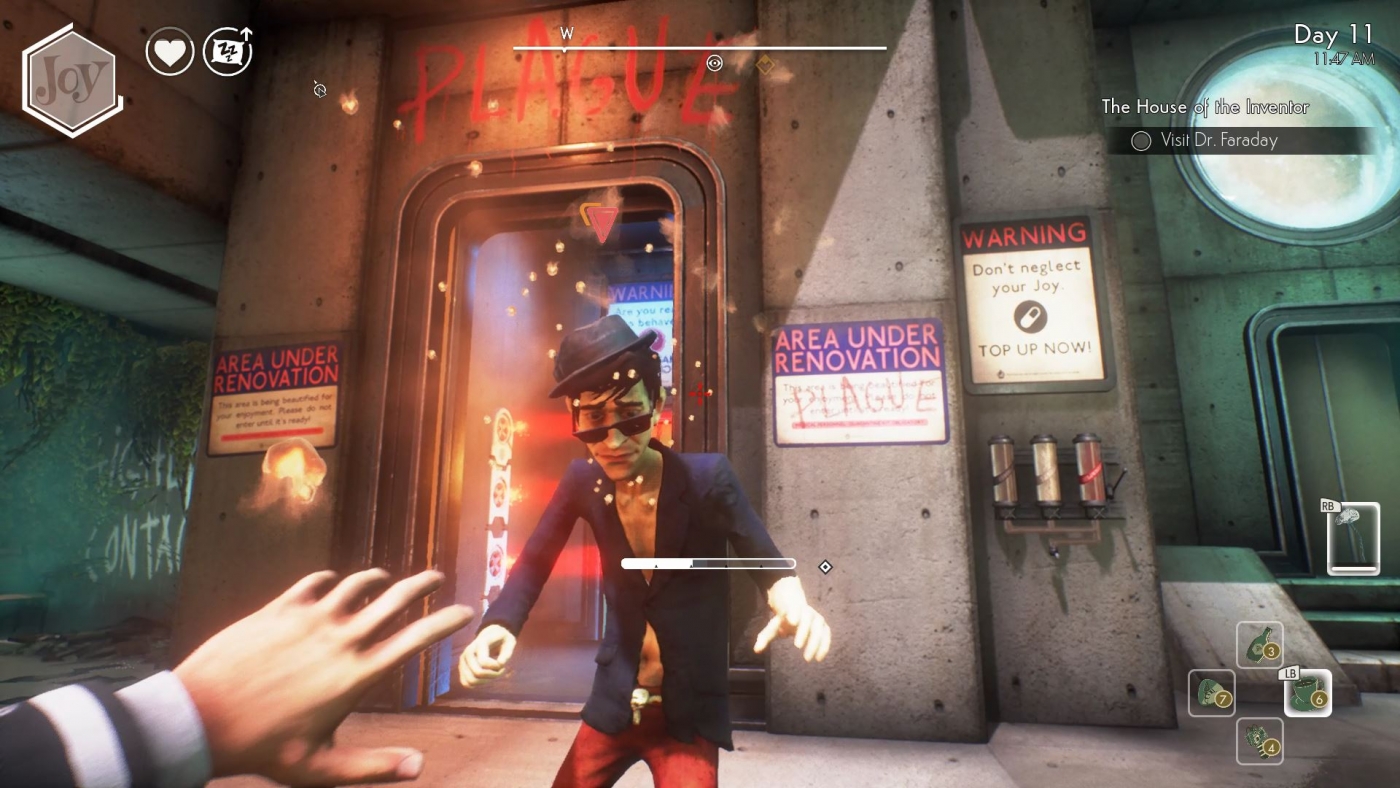Click the Day 11 time display
The width and height of the screenshot is (1400, 788).
[1335, 36]
